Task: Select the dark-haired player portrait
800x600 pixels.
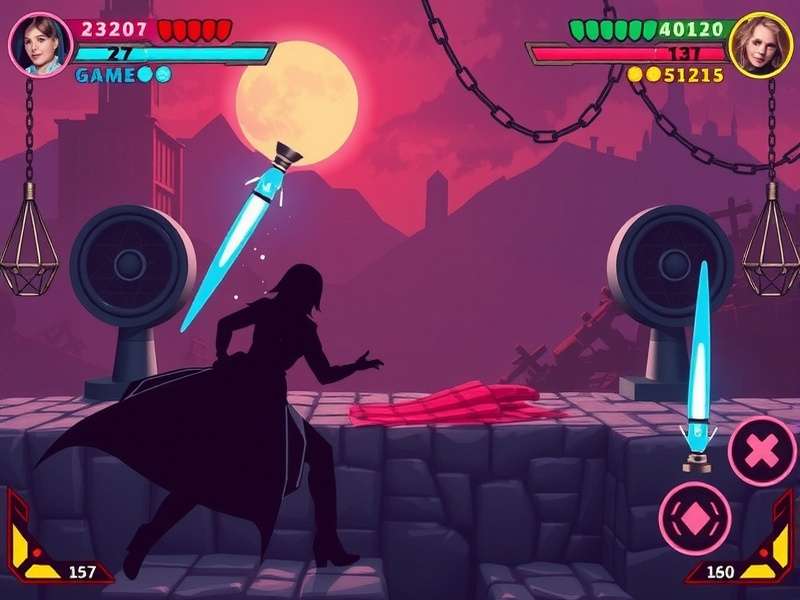Action: coord(41,44)
